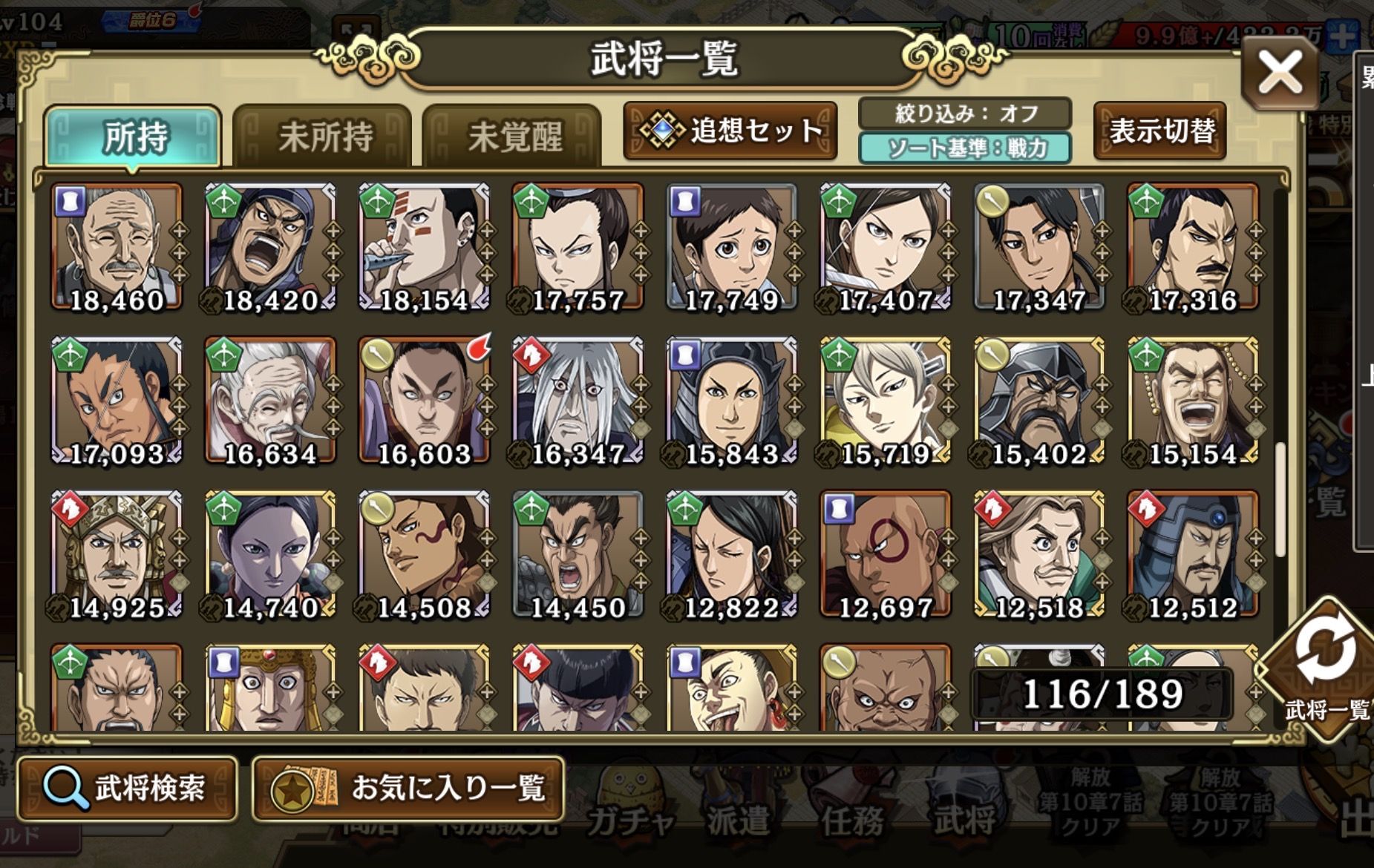Switch to the 未所持 tab
The width and height of the screenshot is (1374, 868).
(324, 137)
